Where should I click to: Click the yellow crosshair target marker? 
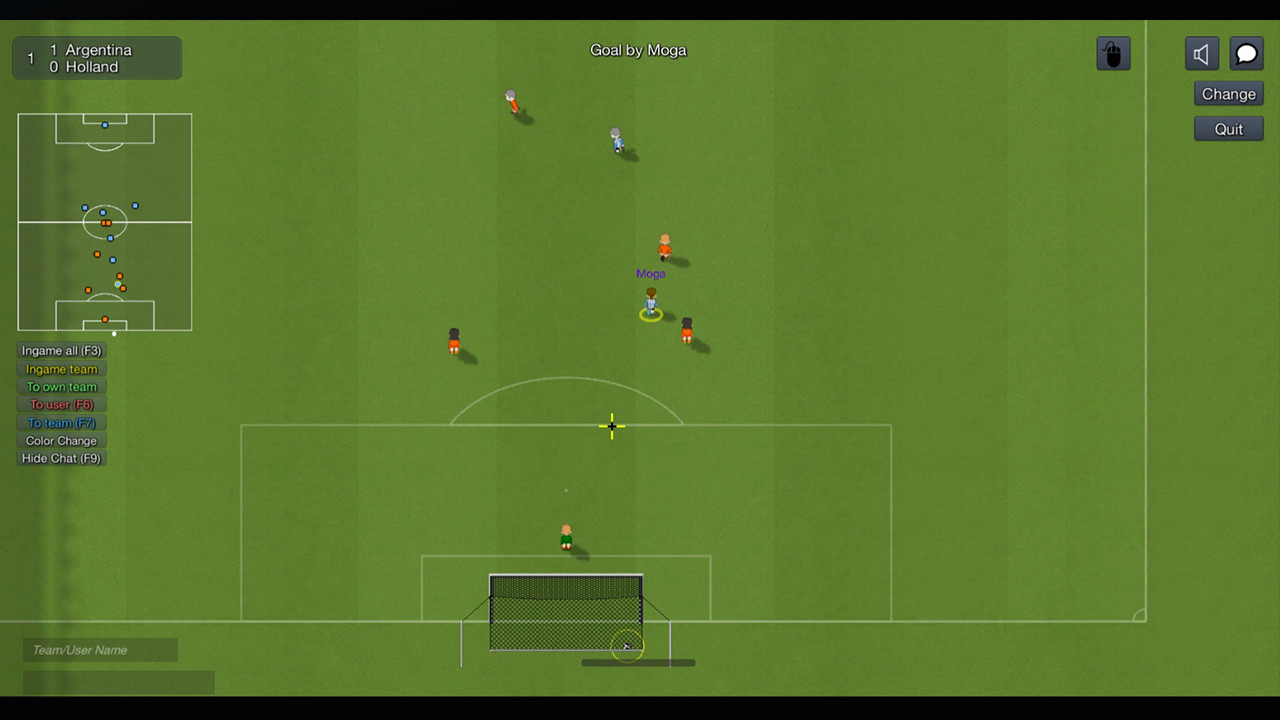[x=611, y=427]
